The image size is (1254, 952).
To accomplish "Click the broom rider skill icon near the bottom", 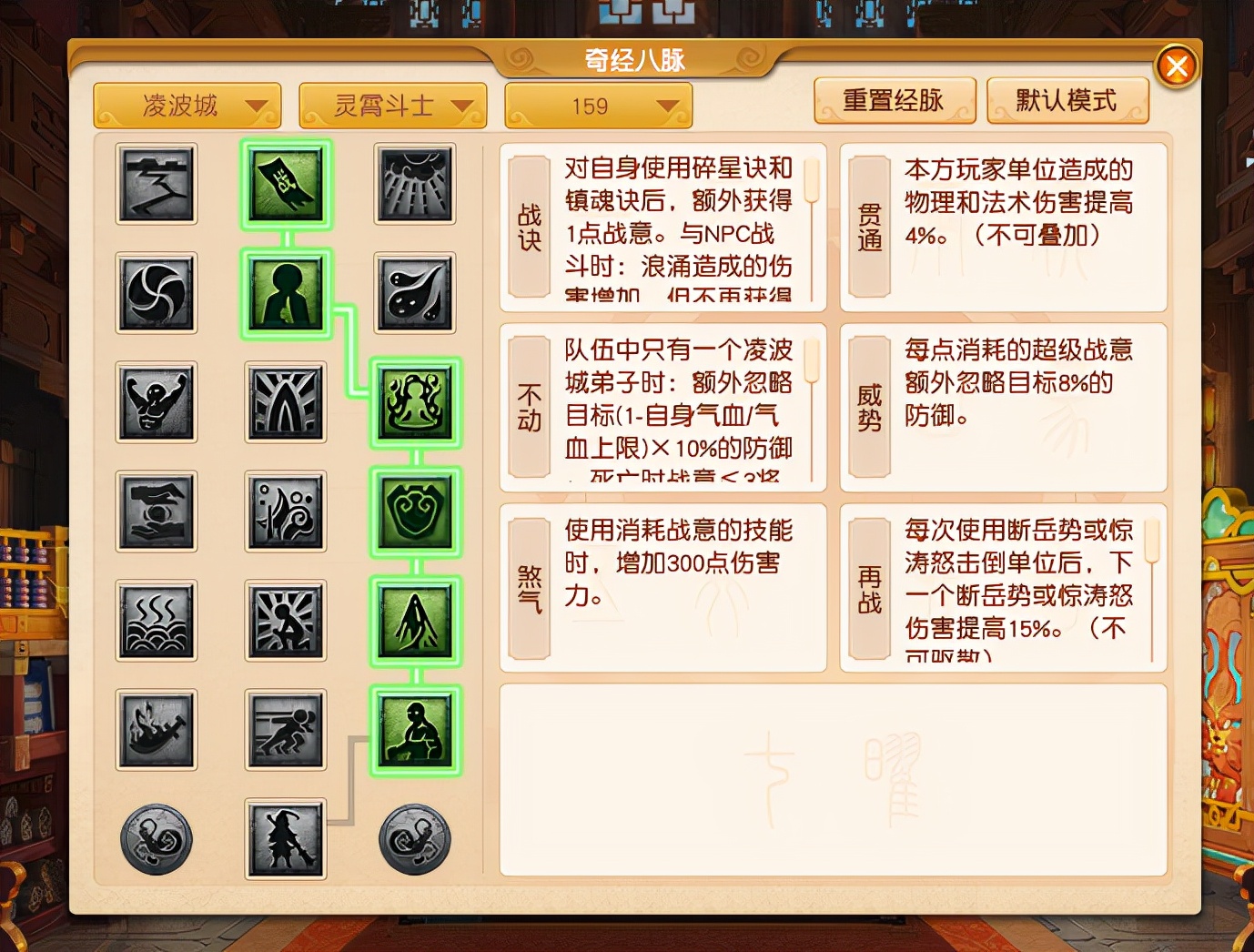I will tap(285, 840).
